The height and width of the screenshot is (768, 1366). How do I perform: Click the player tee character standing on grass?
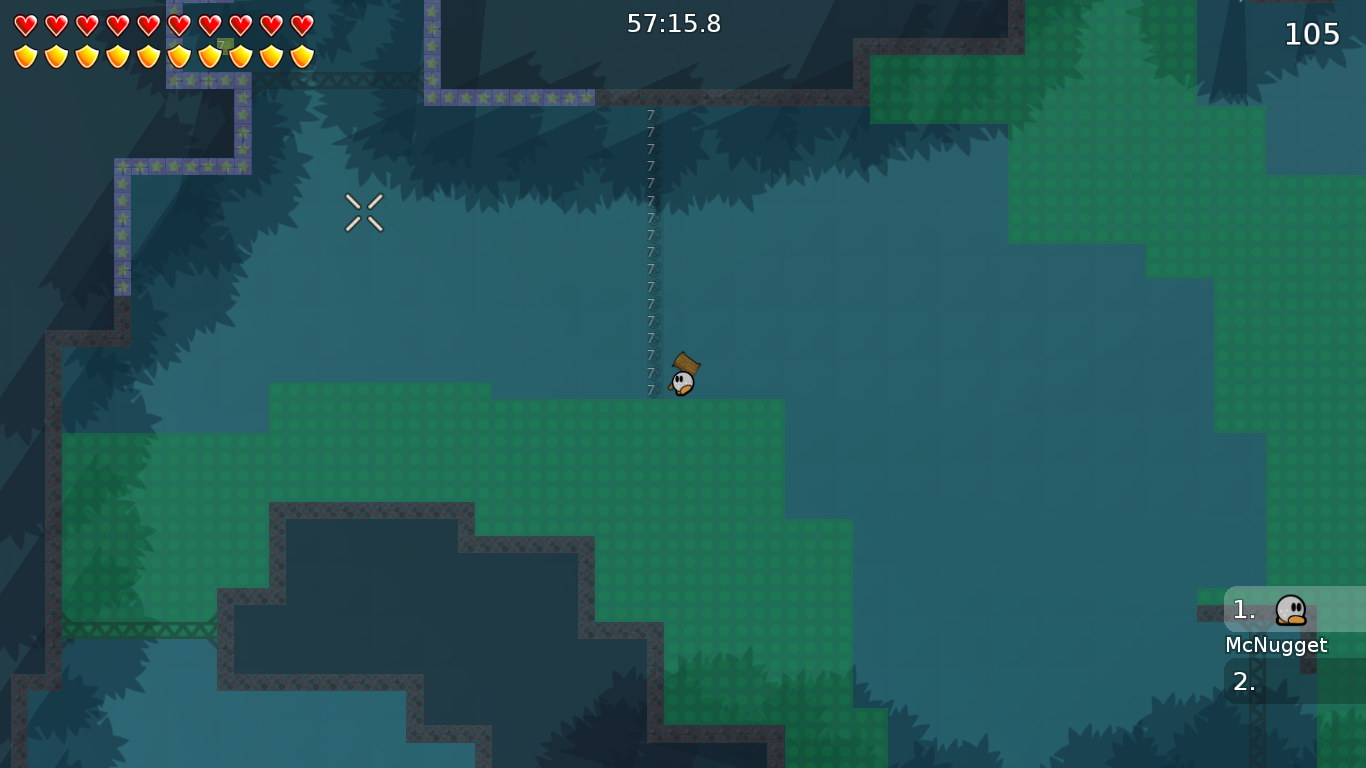pos(682,383)
